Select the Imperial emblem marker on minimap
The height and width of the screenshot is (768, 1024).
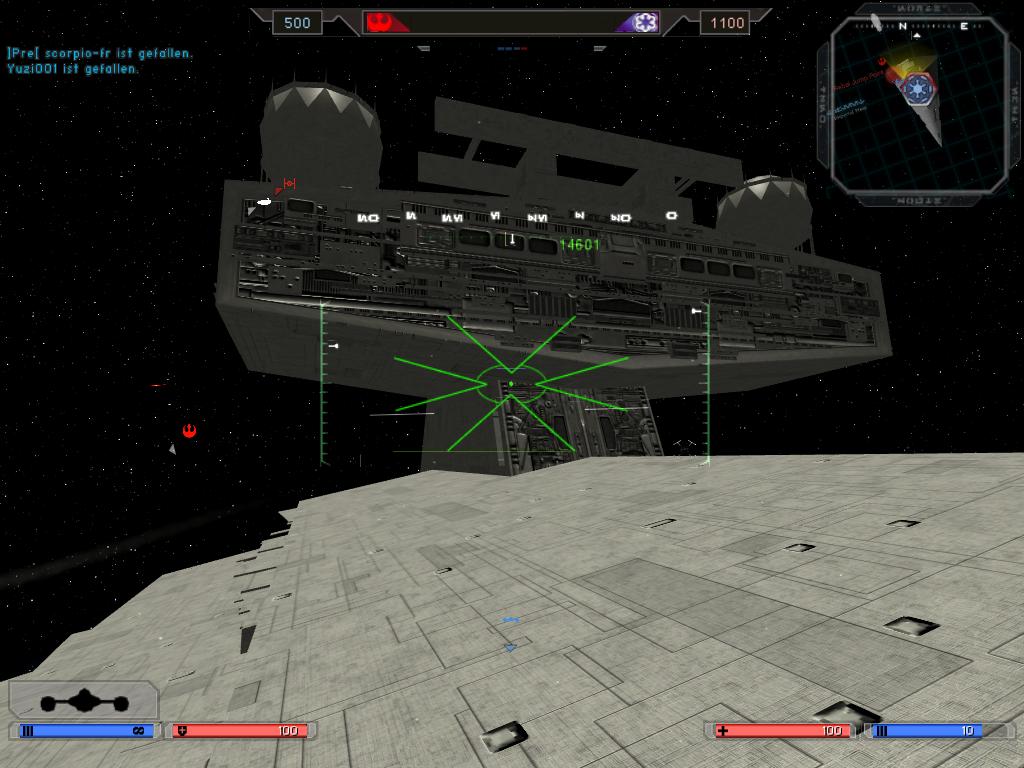(915, 88)
